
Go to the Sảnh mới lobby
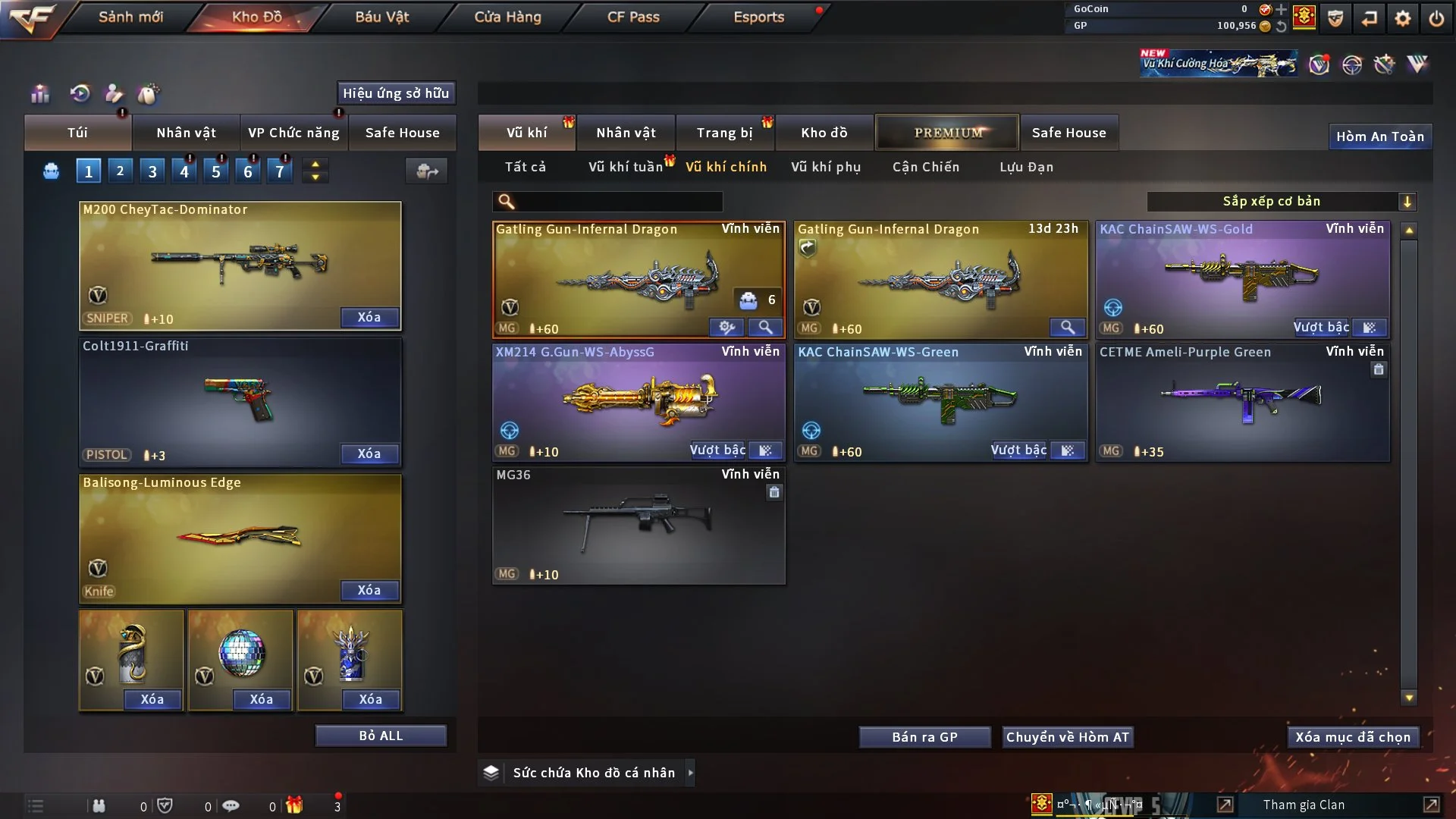click(130, 17)
